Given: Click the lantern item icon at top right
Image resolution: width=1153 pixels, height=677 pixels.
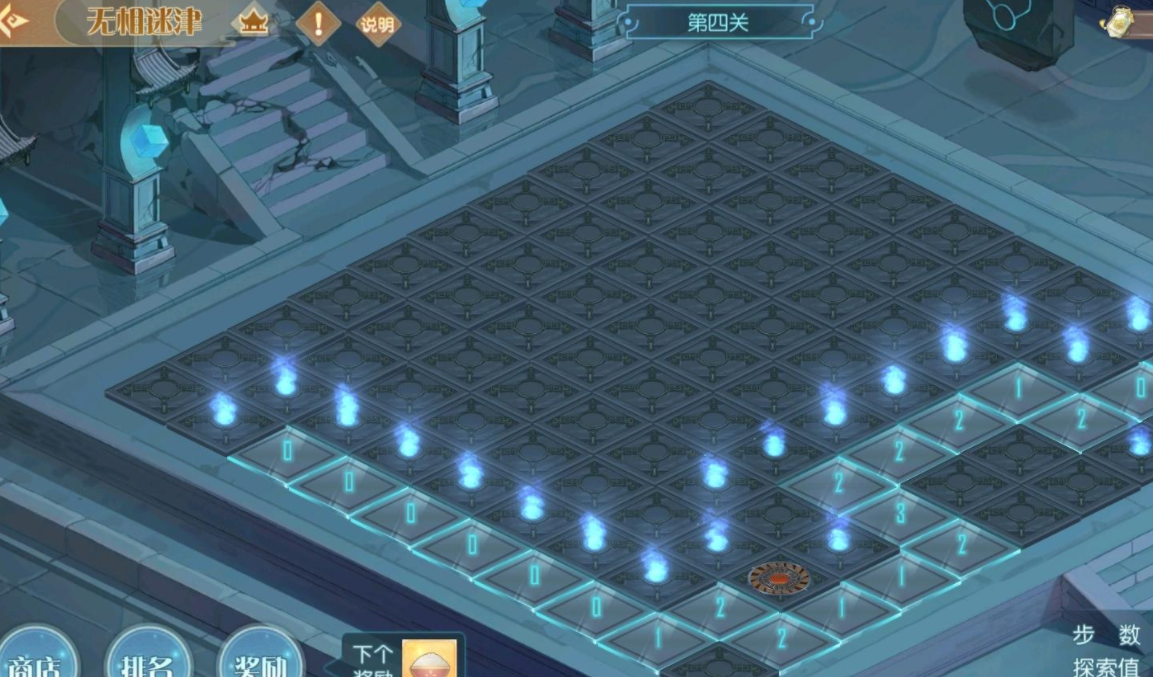Looking at the screenshot, I should (x=1121, y=21).
